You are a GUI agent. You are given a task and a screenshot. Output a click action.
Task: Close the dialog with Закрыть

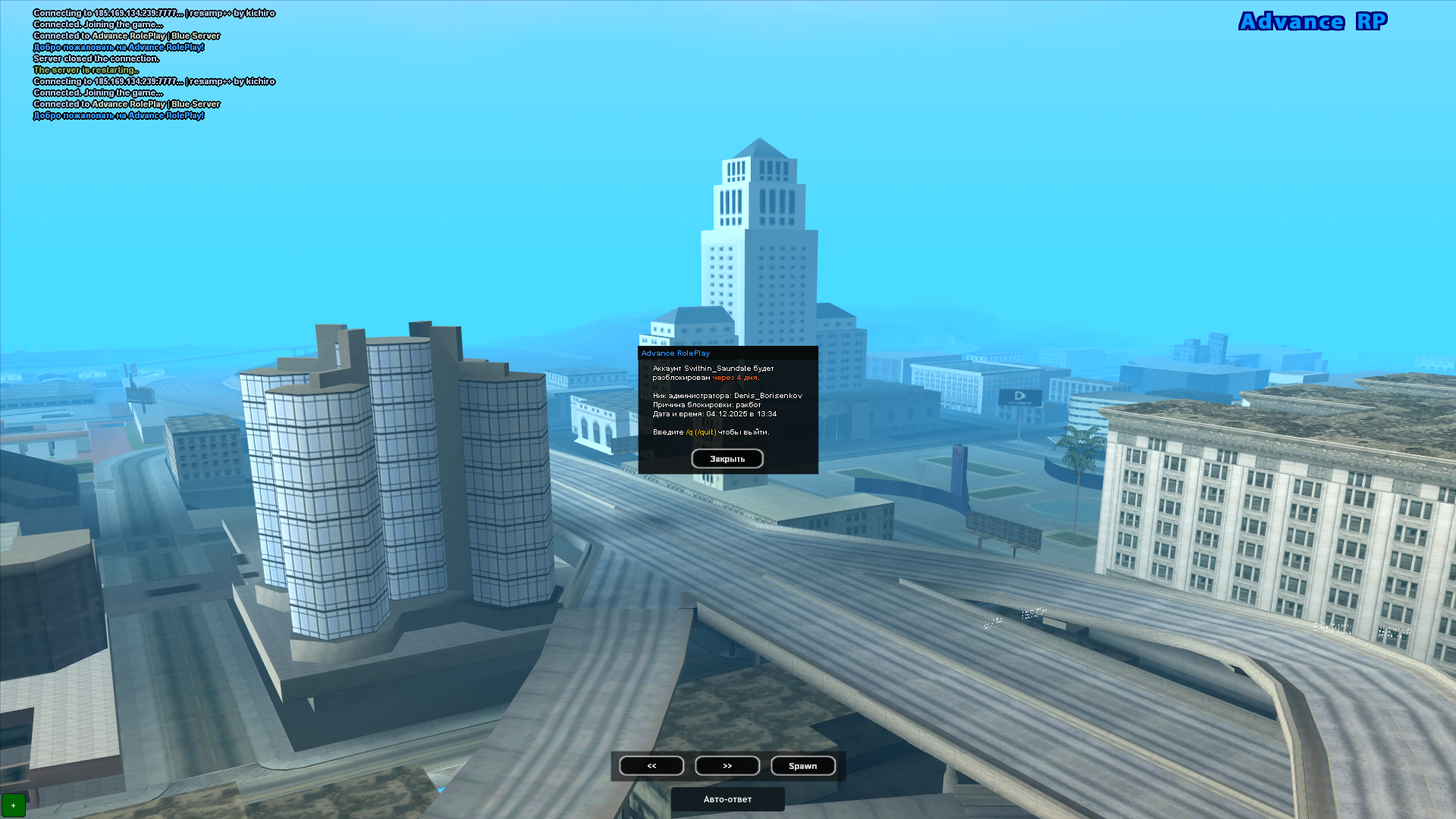(726, 458)
